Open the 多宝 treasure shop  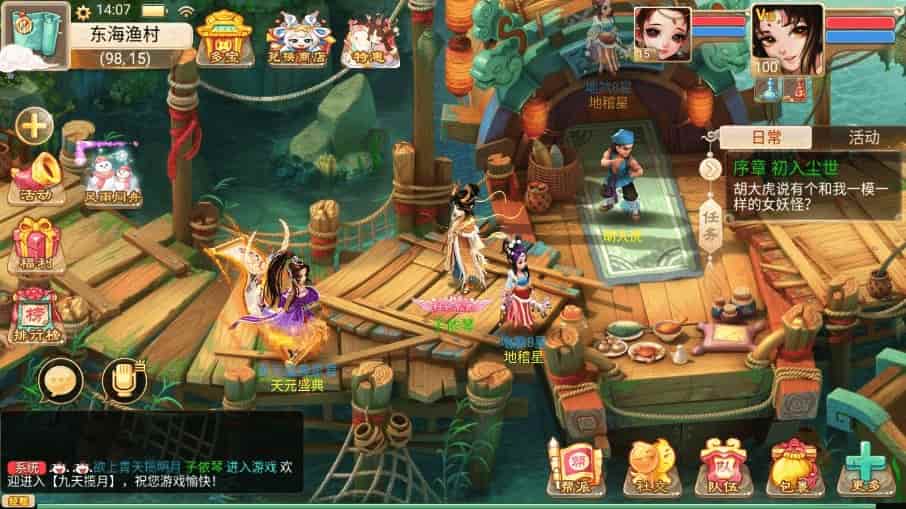click(x=225, y=40)
